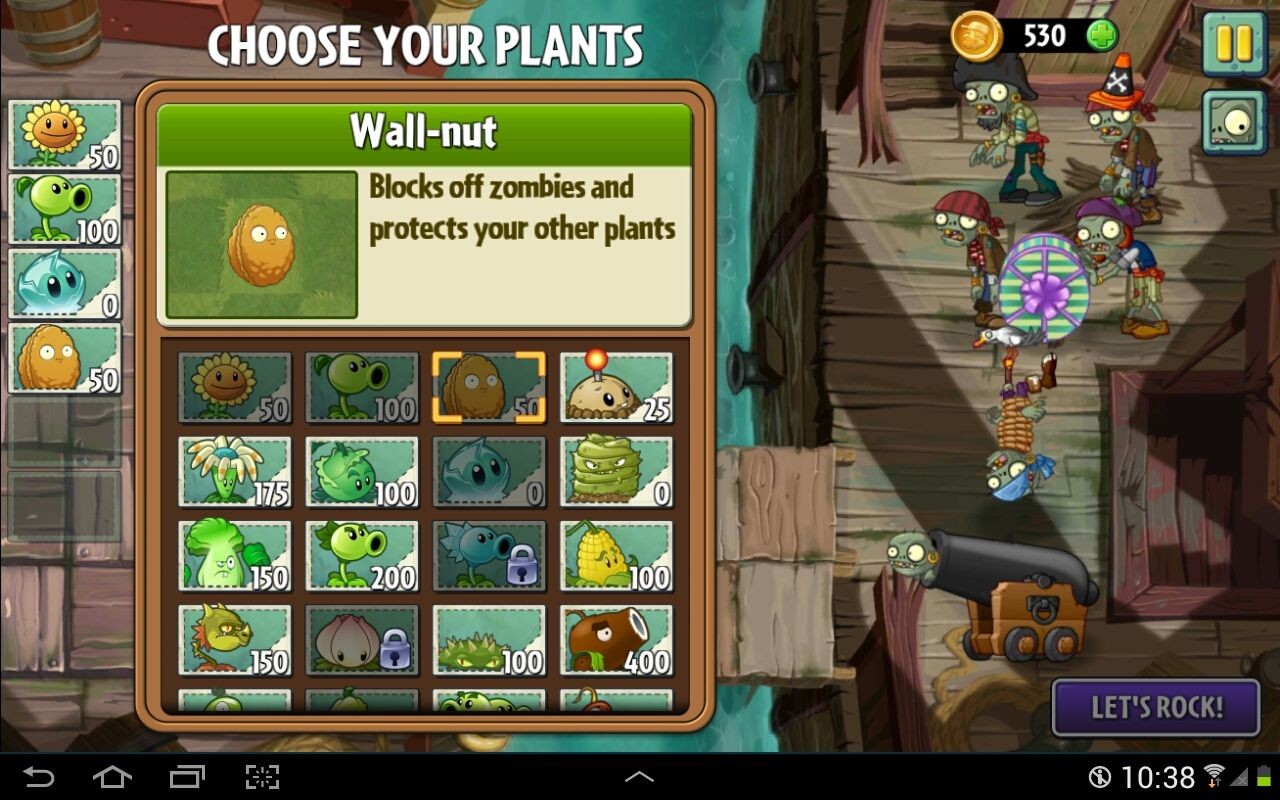
Task: Remove Wall-nut from the selected seed tray
Action: [x=65, y=358]
